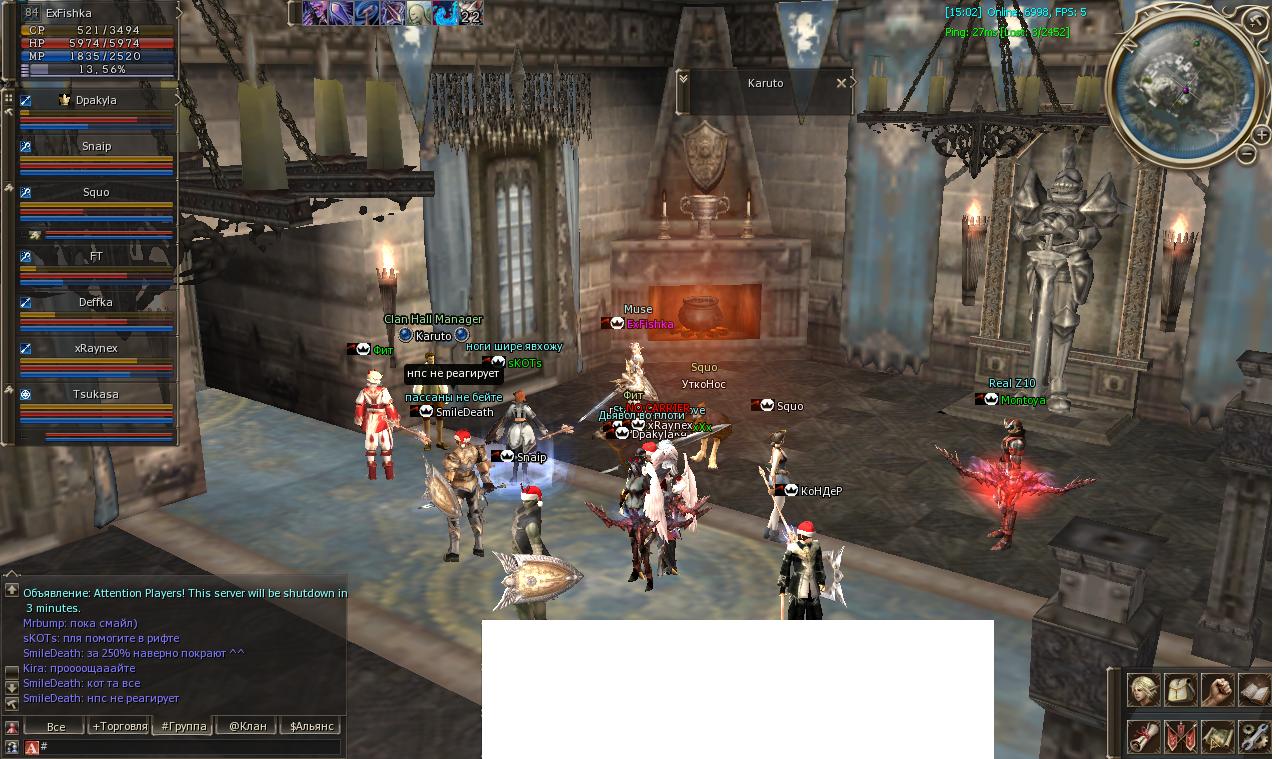Screen dimensions: 1276x759
Task: Open the clan banners icon
Action: 1180,736
